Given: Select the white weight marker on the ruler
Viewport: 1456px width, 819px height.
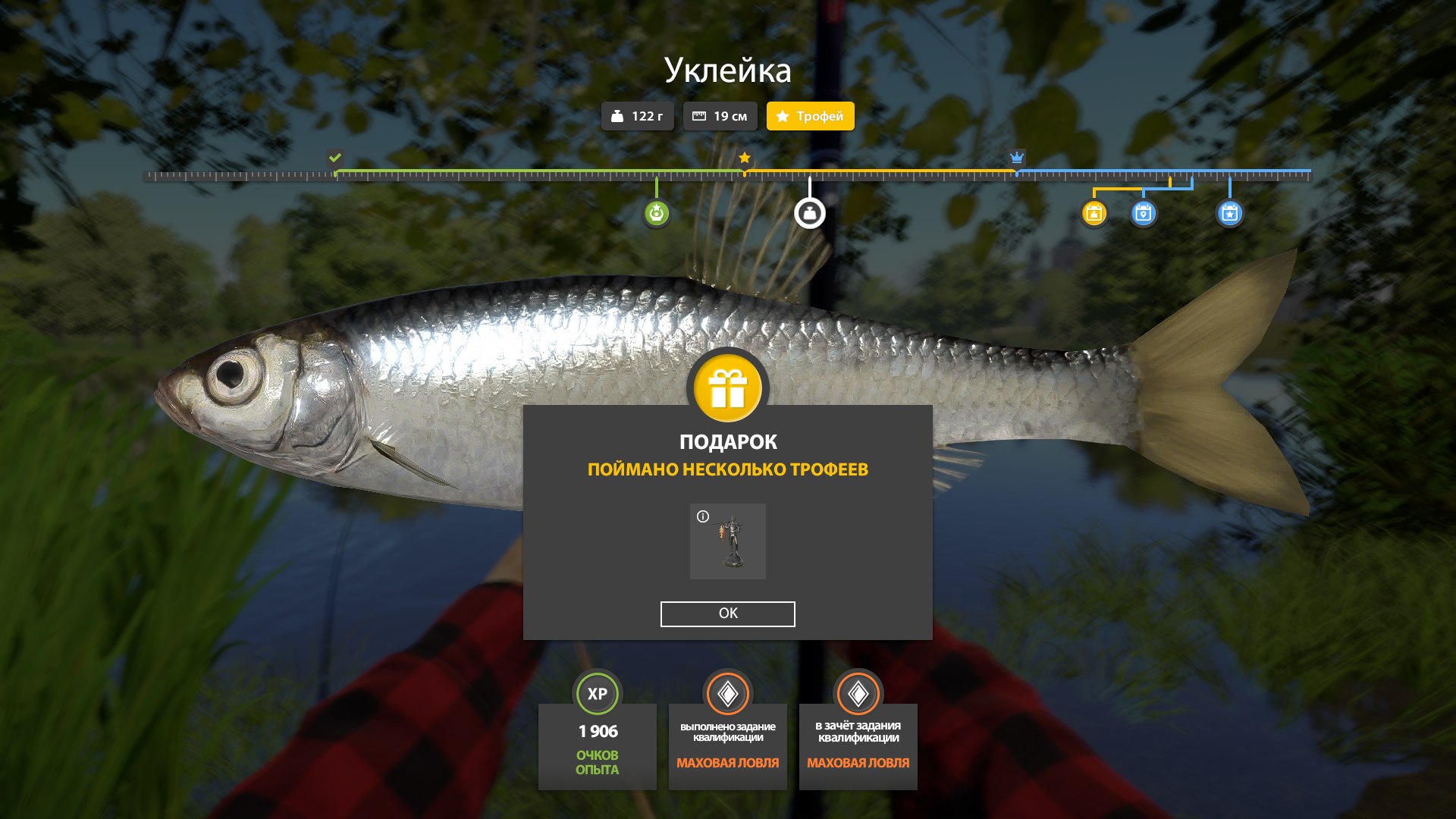Looking at the screenshot, I should tap(809, 212).
